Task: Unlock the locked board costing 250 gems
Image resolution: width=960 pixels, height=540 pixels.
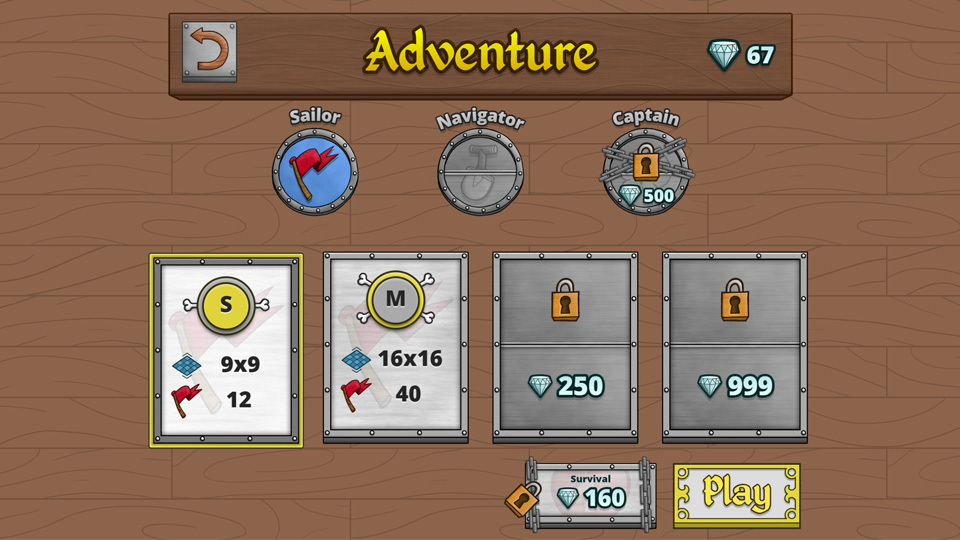Action: tap(565, 347)
